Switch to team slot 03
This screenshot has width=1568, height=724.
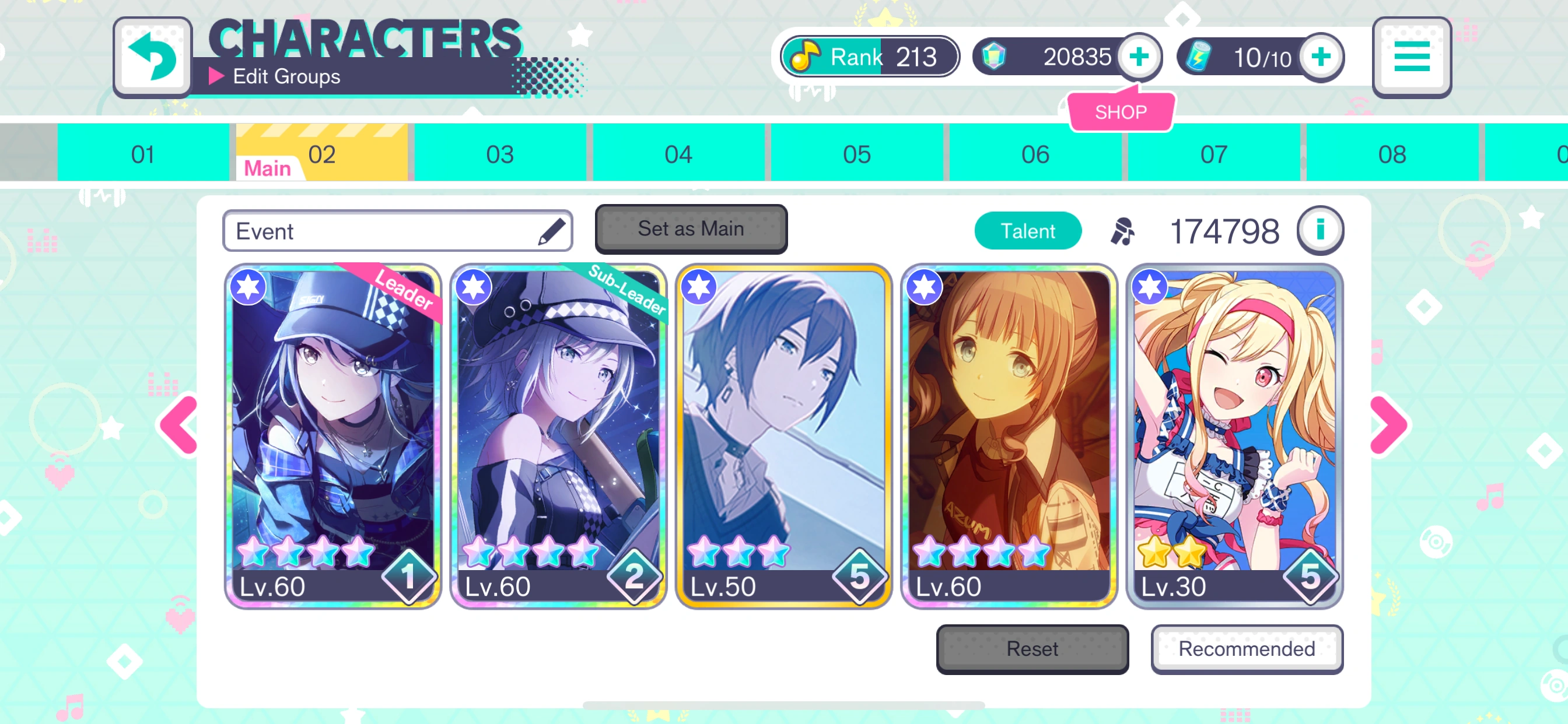pos(499,154)
